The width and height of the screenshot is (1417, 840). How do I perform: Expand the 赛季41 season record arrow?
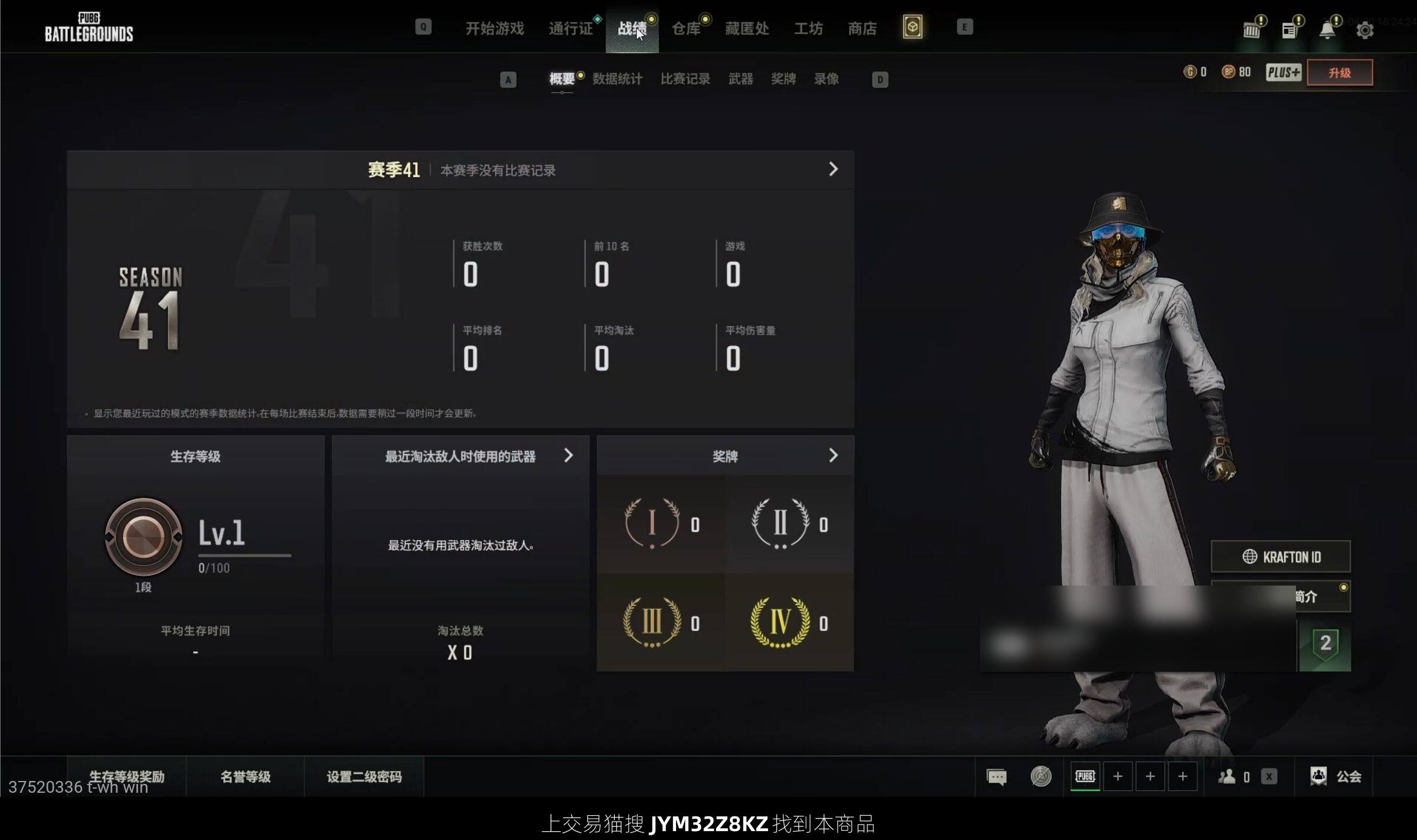(833, 169)
